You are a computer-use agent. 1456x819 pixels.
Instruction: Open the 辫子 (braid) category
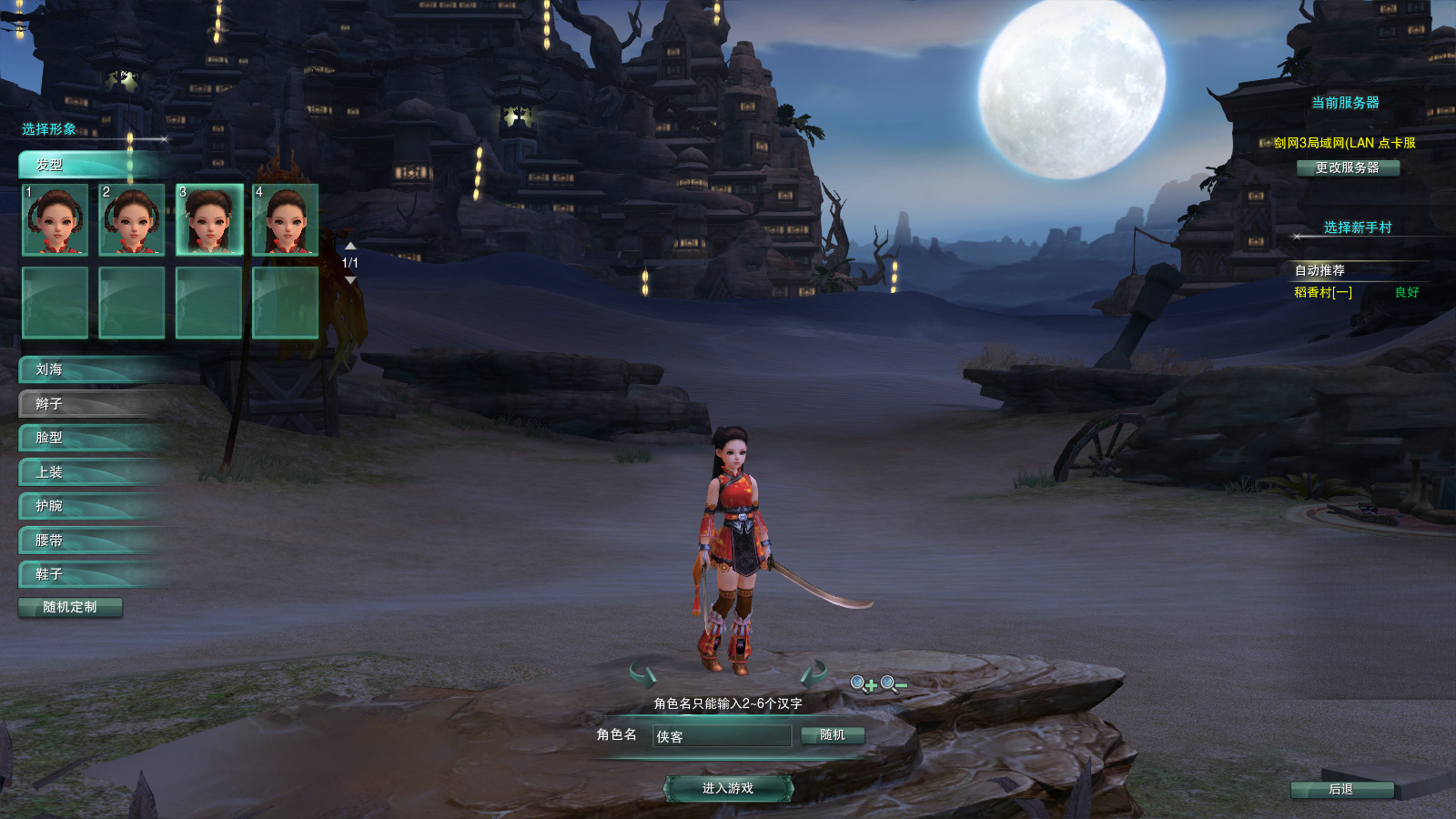coord(91,403)
